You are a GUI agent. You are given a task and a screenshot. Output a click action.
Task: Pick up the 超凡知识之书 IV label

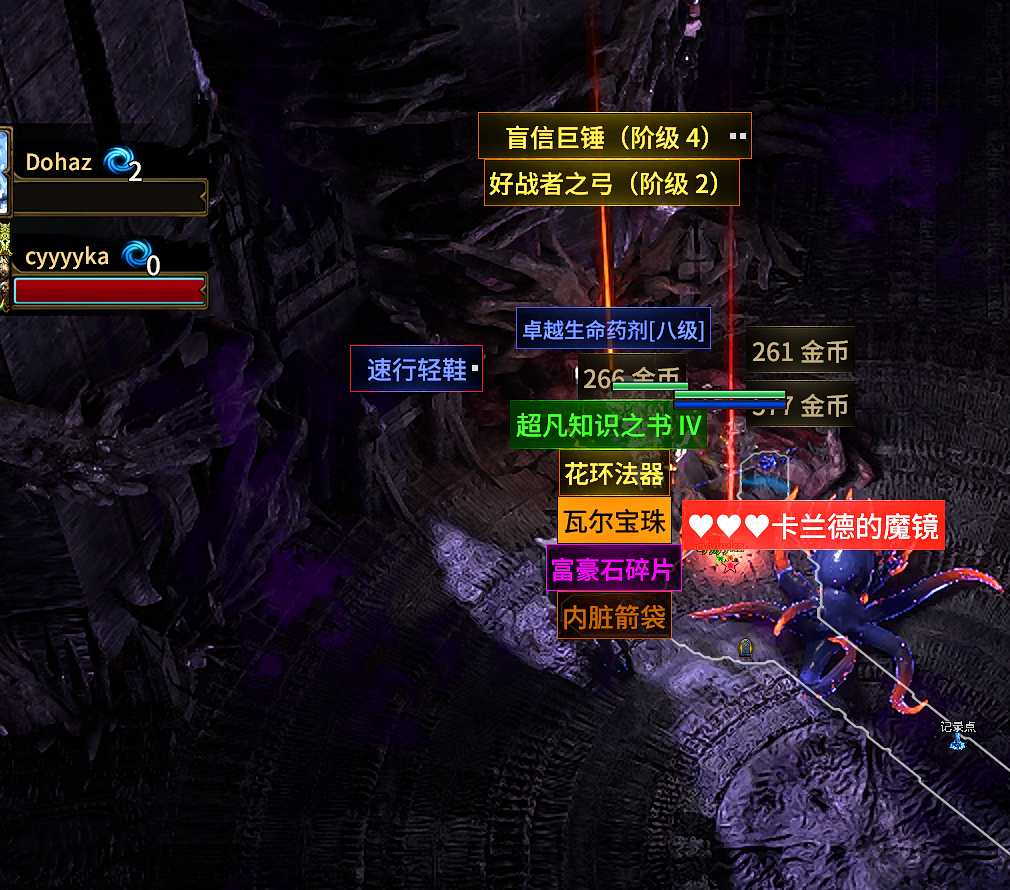pyautogui.click(x=609, y=426)
